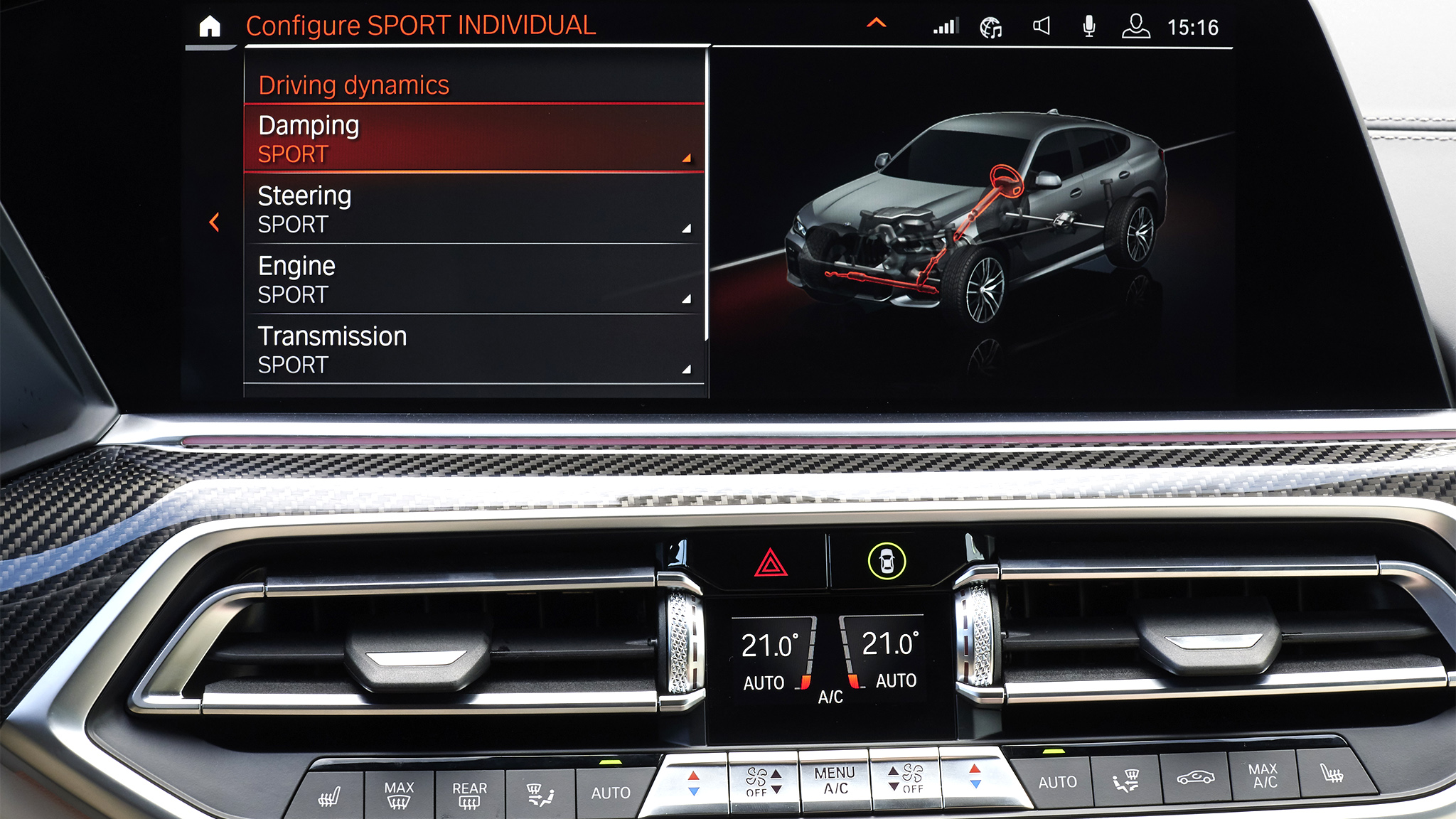
Task: Open the Transmission SPORT setting
Action: [474, 350]
